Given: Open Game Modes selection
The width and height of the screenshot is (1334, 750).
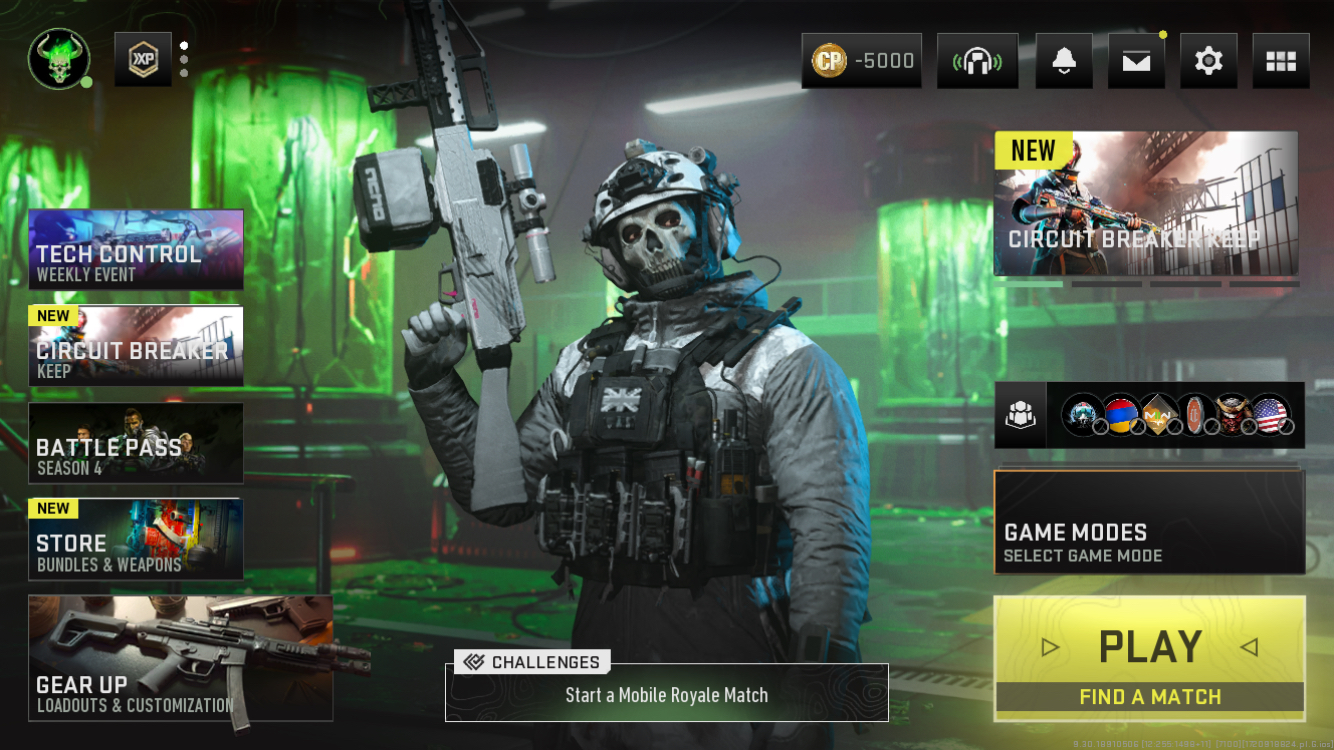Looking at the screenshot, I should pos(1149,522).
